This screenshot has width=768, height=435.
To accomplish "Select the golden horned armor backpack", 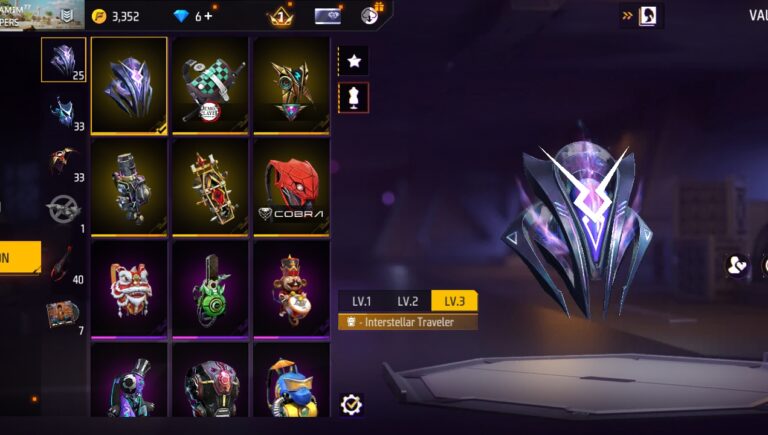I will 291,85.
